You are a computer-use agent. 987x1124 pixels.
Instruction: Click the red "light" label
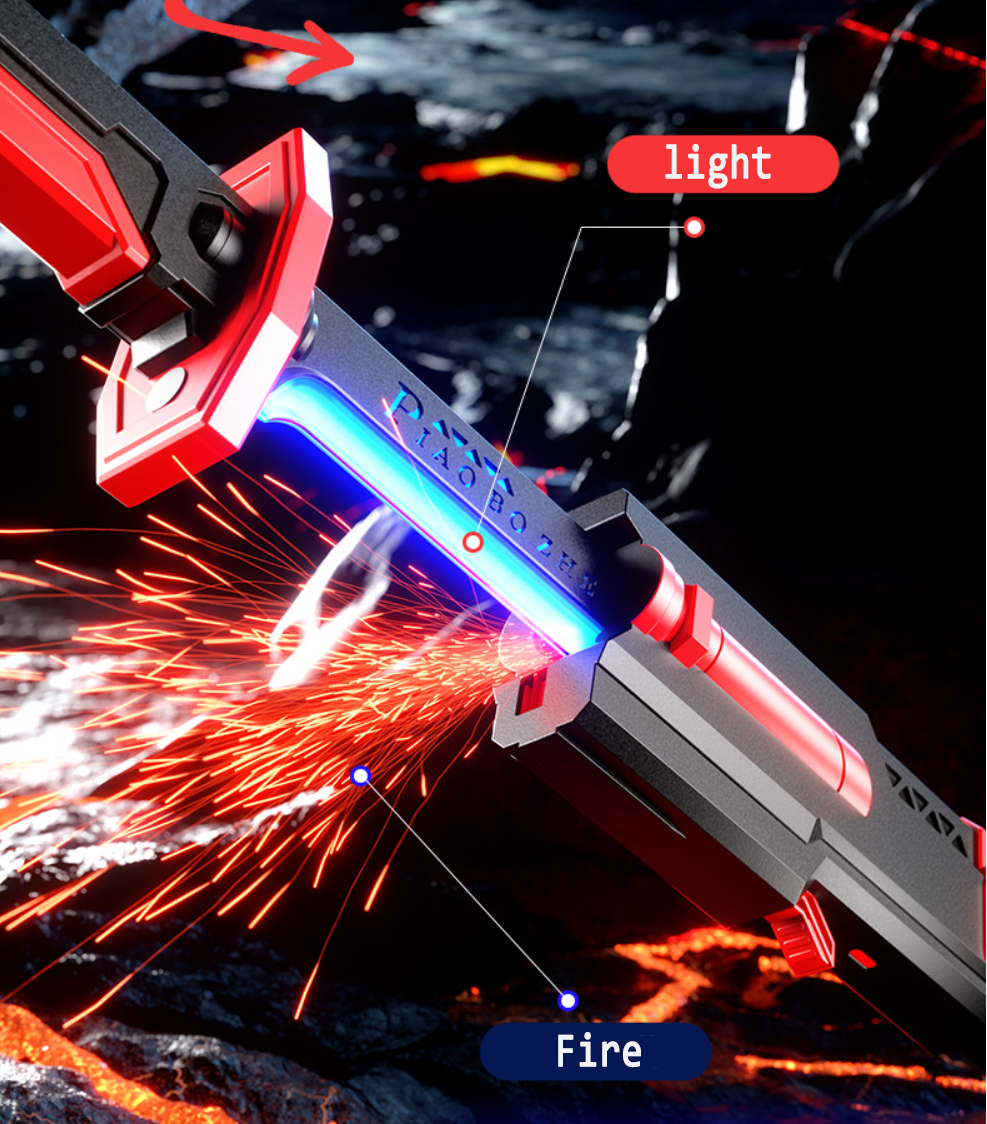point(722,164)
